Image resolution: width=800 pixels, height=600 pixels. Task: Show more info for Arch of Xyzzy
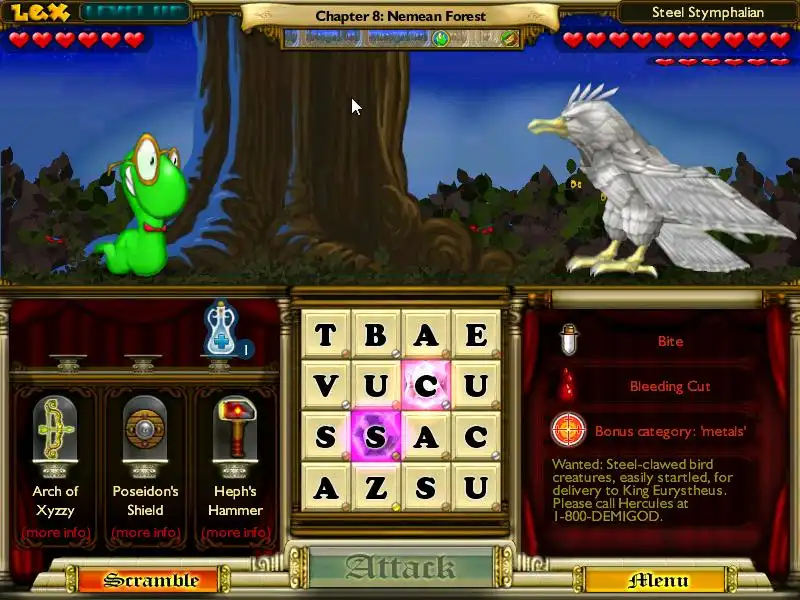pos(55,532)
